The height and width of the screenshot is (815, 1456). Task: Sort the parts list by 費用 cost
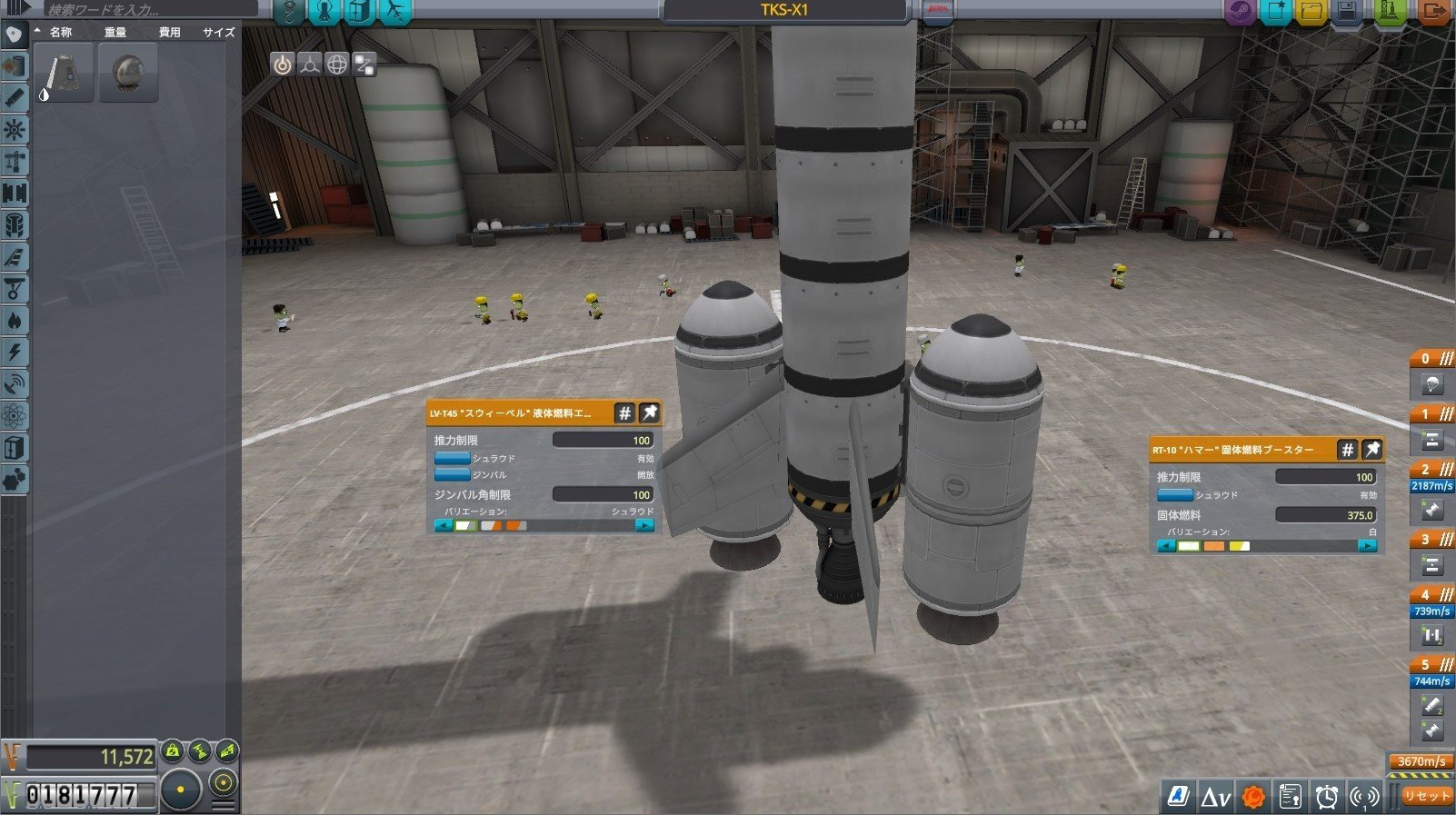click(169, 32)
